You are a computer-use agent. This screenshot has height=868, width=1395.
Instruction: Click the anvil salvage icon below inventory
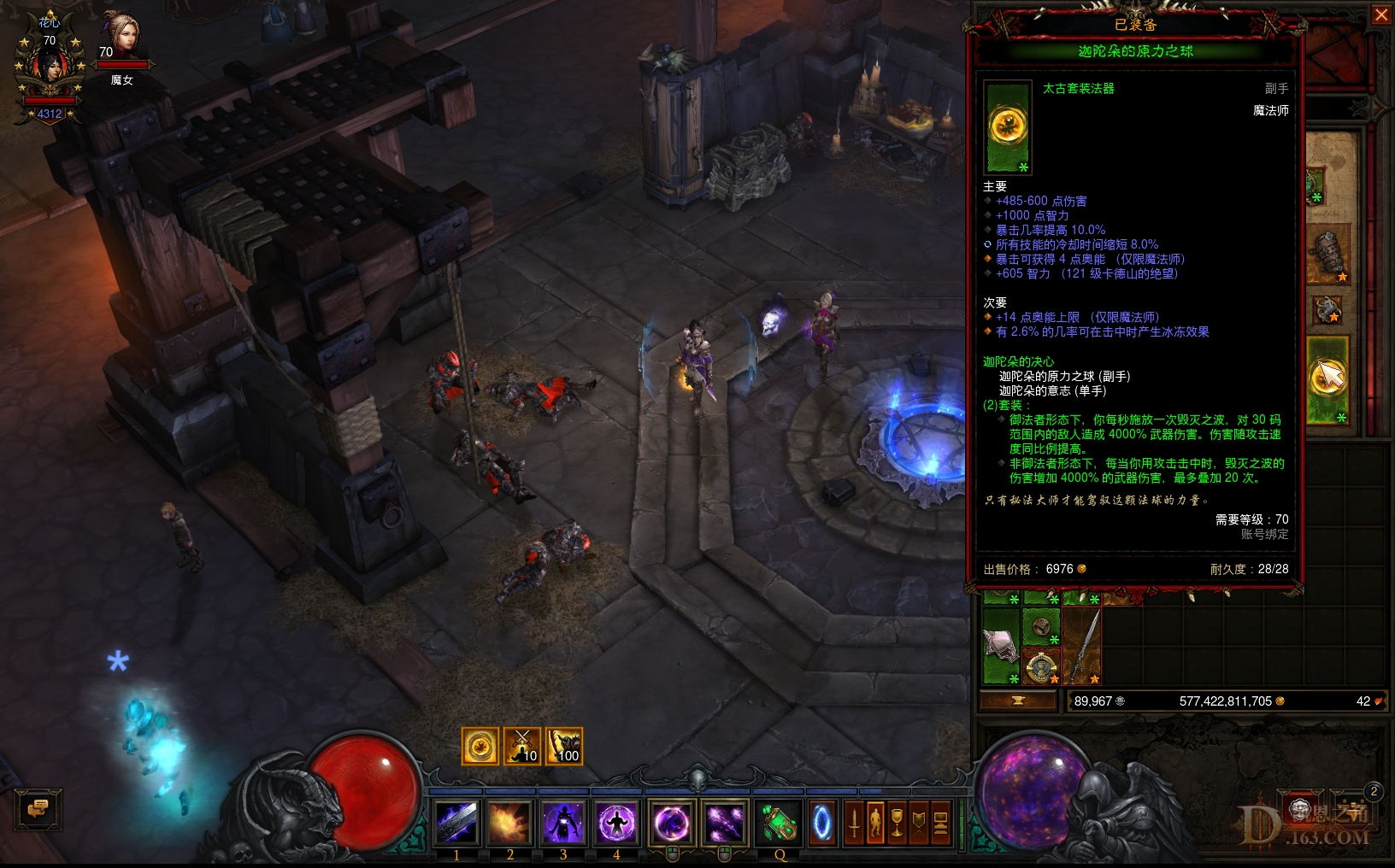[x=1018, y=700]
